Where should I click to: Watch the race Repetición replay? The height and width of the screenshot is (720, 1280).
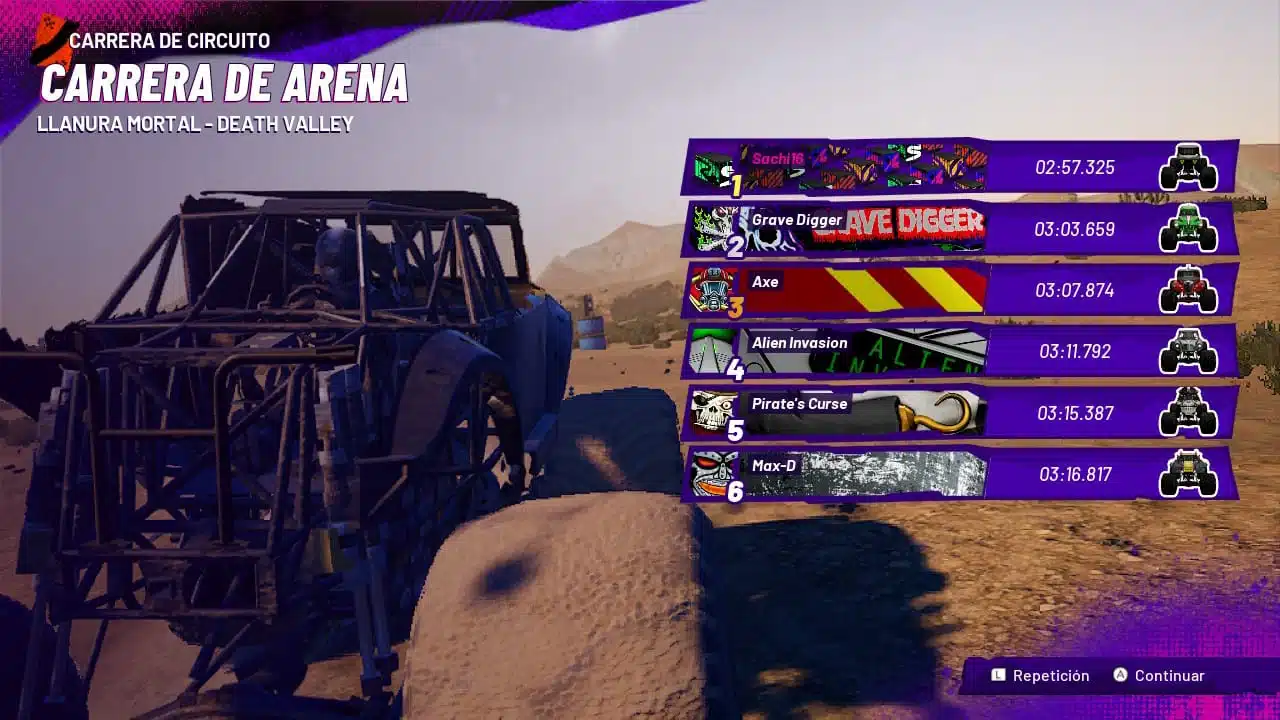pyautogui.click(x=1040, y=676)
